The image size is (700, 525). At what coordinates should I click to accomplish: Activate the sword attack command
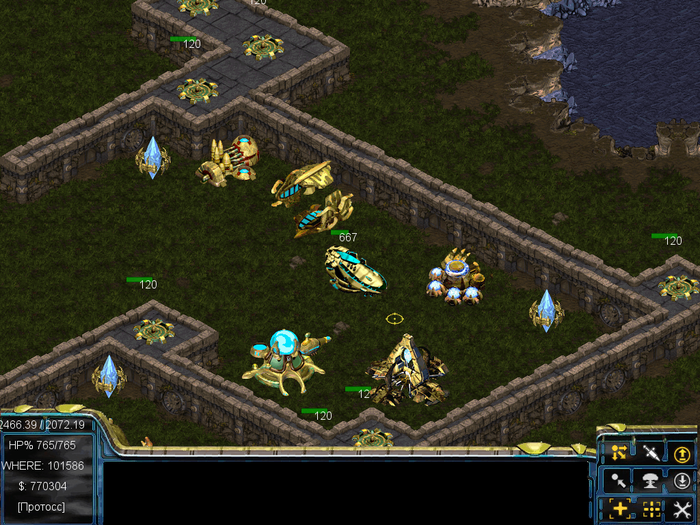651,454
